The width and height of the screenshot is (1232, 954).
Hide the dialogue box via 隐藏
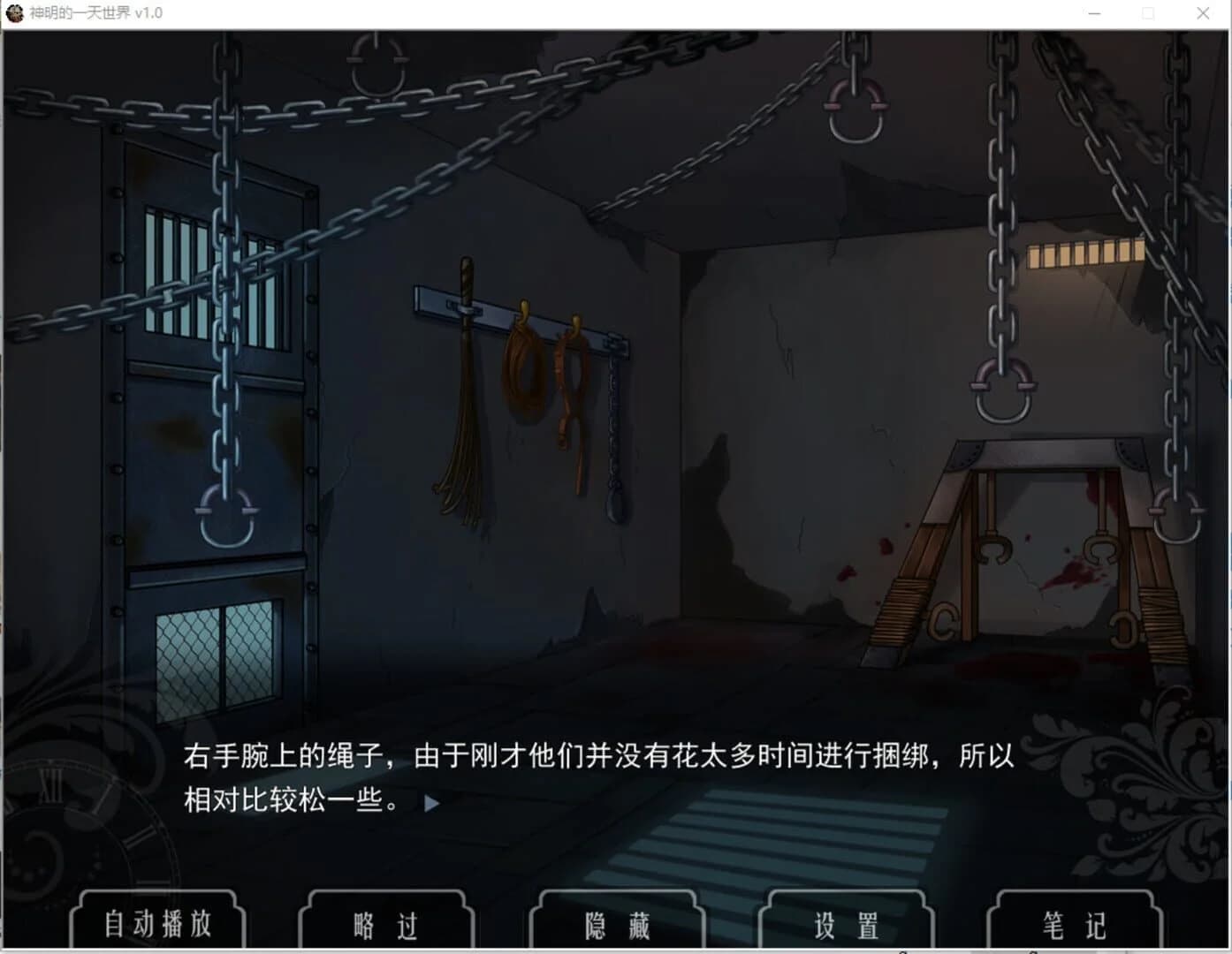pyautogui.click(x=616, y=924)
